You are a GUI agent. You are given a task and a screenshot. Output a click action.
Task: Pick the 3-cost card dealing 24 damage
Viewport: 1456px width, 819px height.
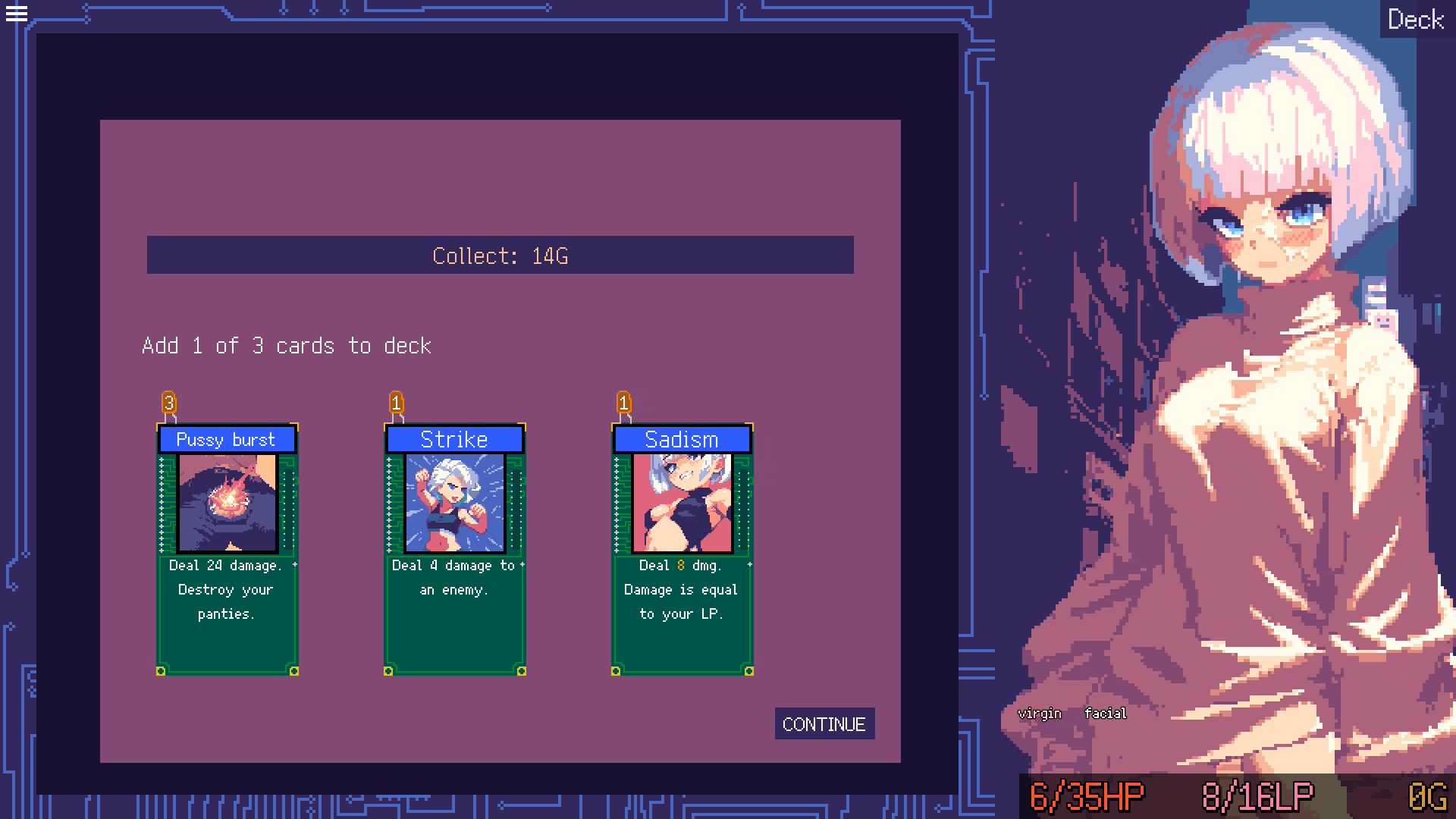[x=227, y=546]
